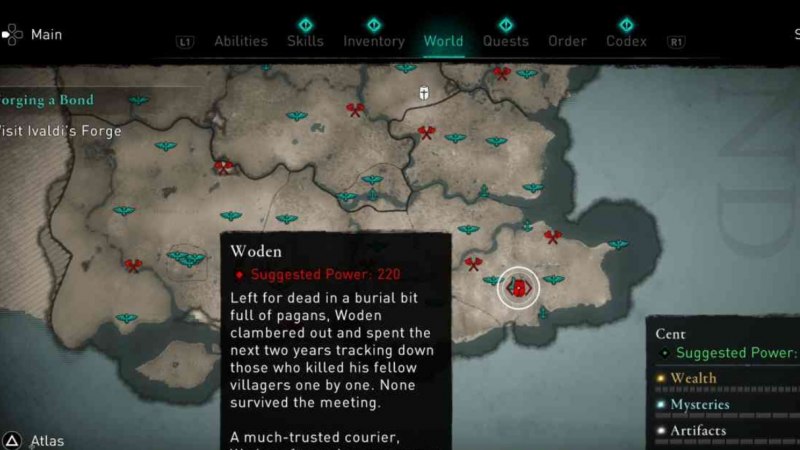Image resolution: width=800 pixels, height=450 pixels.
Task: Open the Skills tab
Action: coord(305,41)
